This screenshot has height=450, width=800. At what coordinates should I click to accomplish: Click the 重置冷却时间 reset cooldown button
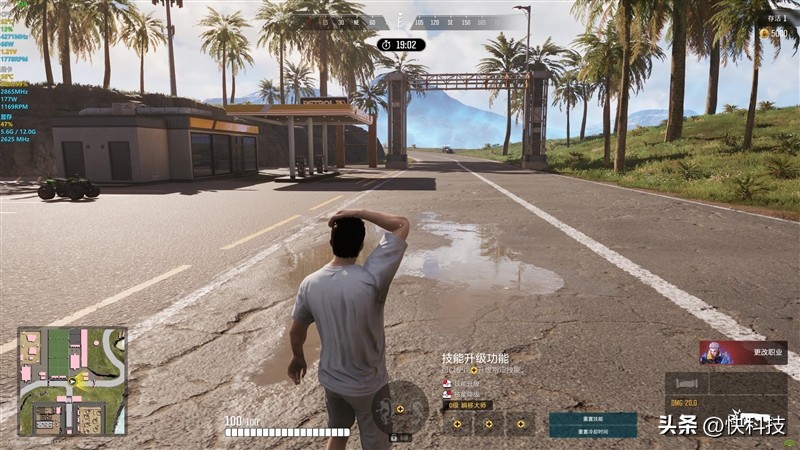(592, 431)
